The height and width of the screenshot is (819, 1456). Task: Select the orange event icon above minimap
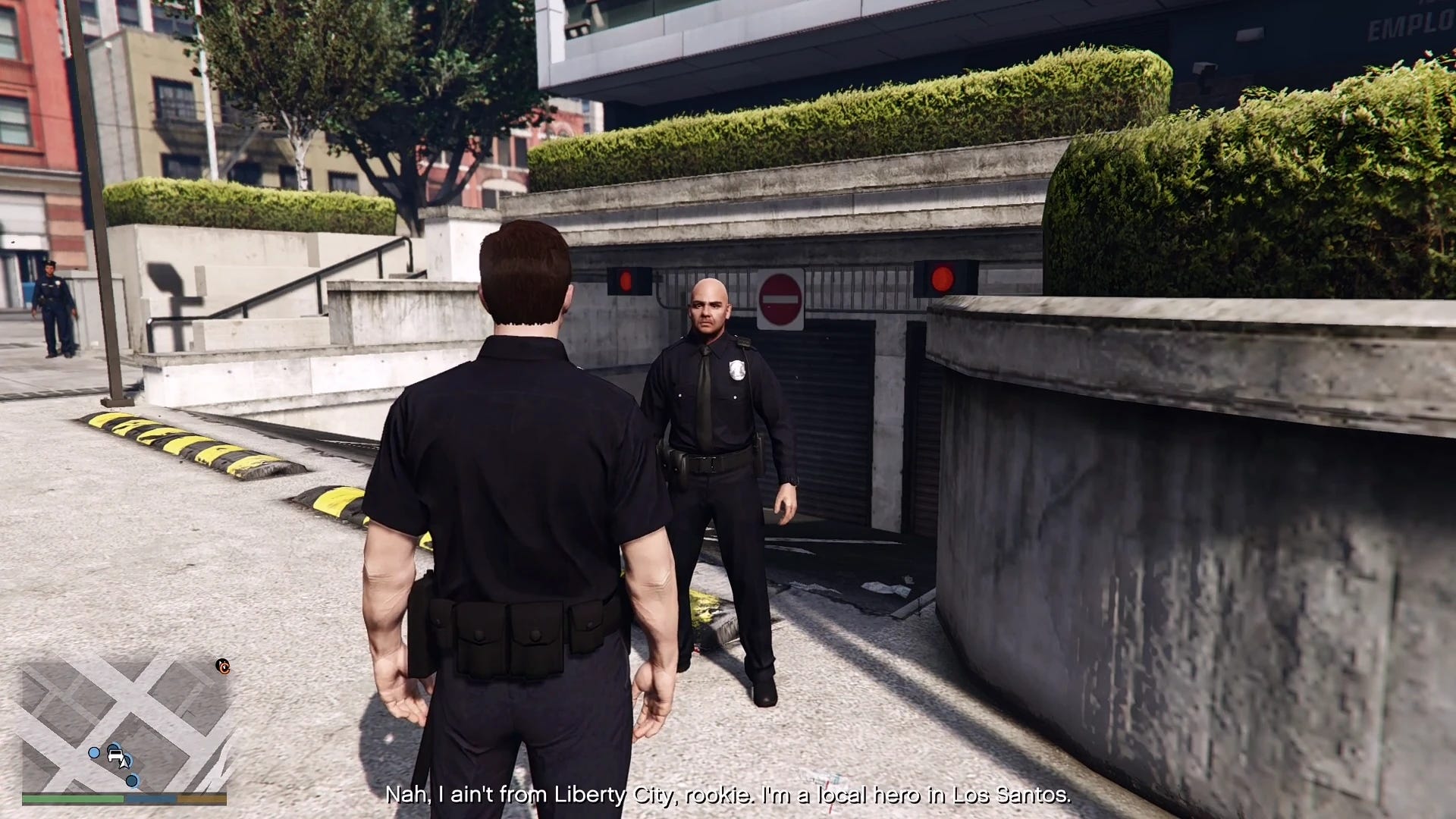223,666
